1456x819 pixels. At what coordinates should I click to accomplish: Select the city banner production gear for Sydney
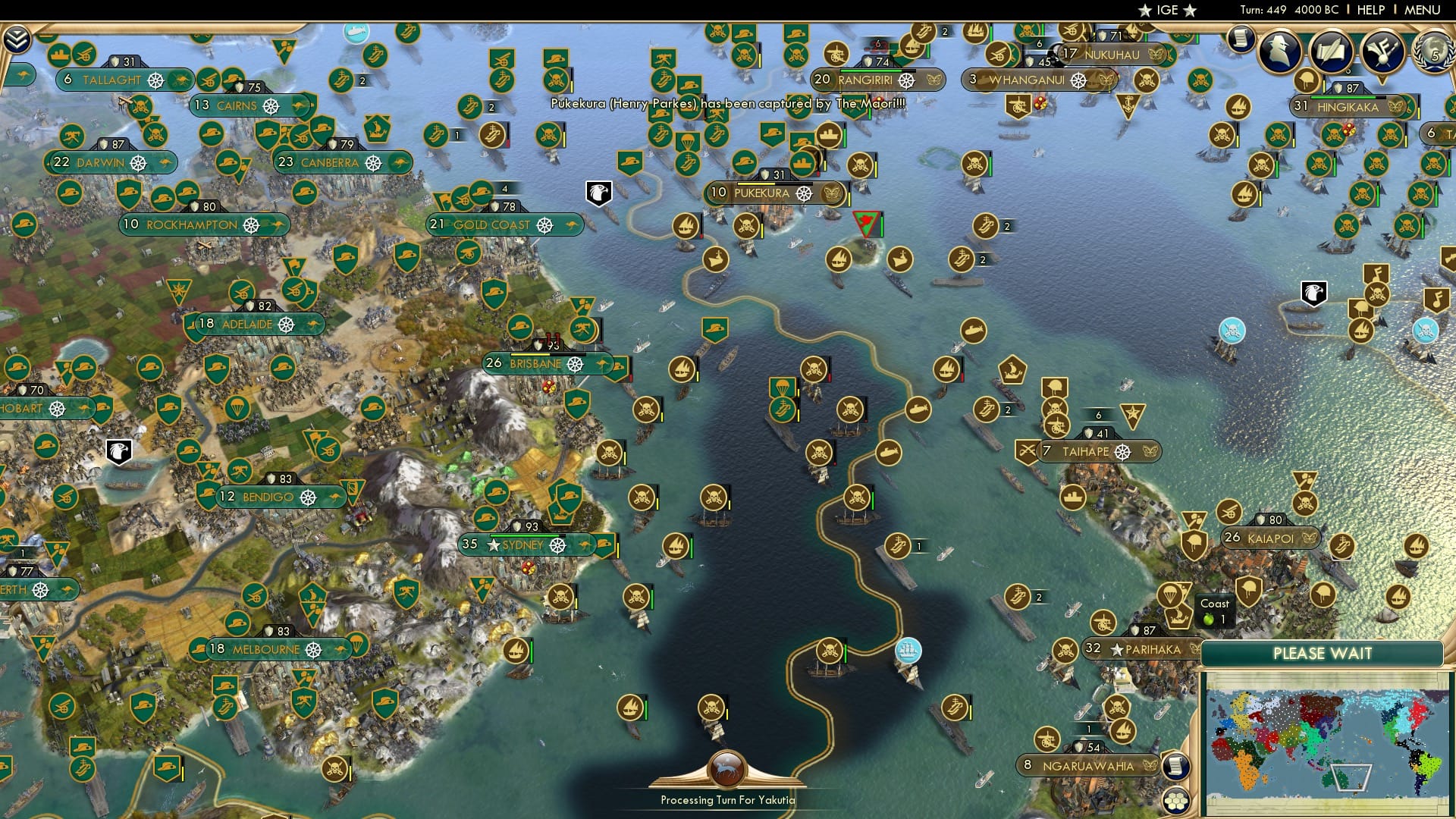(558, 545)
